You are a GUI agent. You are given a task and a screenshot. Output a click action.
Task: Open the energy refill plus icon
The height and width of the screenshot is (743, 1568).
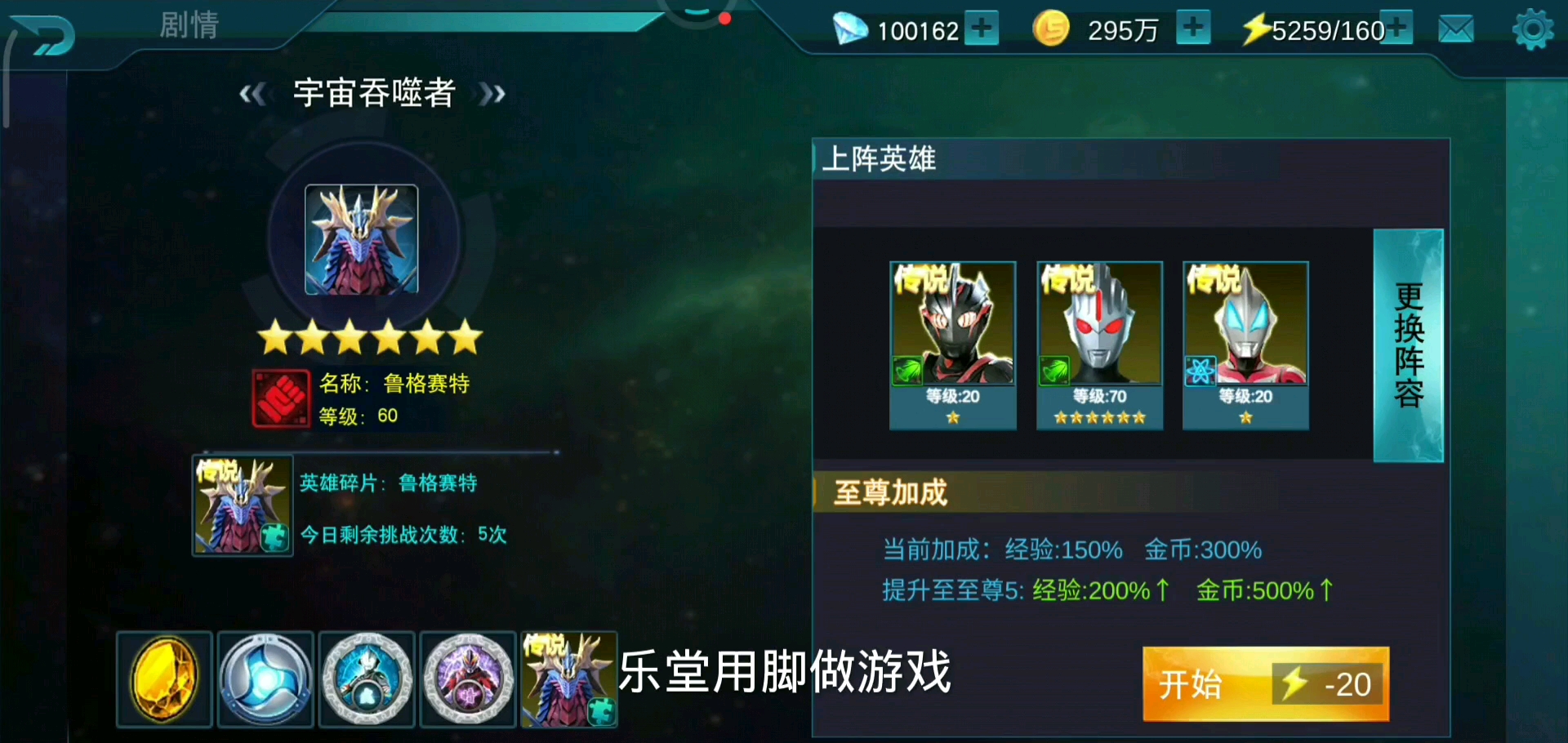(x=1397, y=29)
